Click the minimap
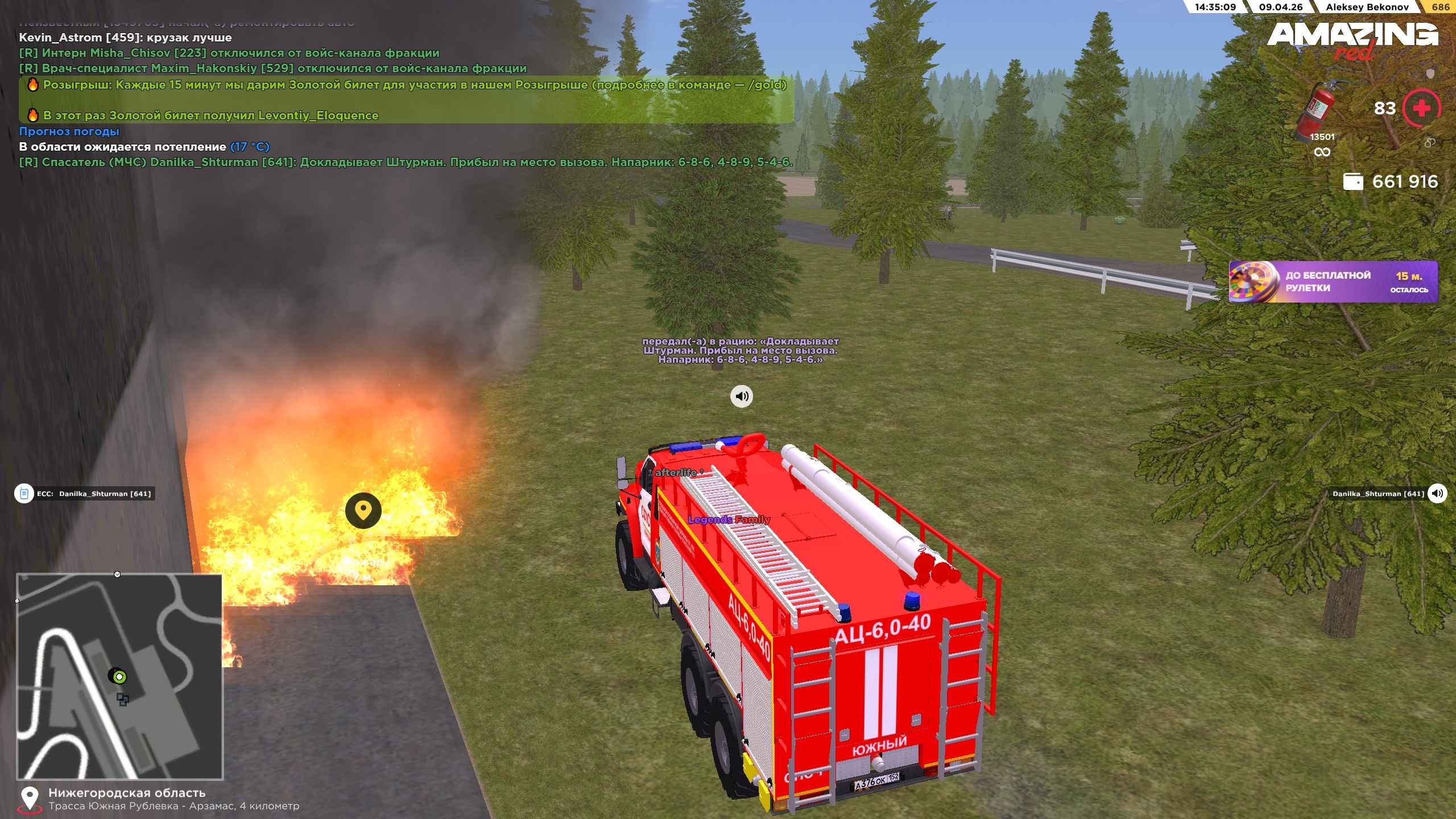Screen dimensions: 1456x819 pos(119,676)
